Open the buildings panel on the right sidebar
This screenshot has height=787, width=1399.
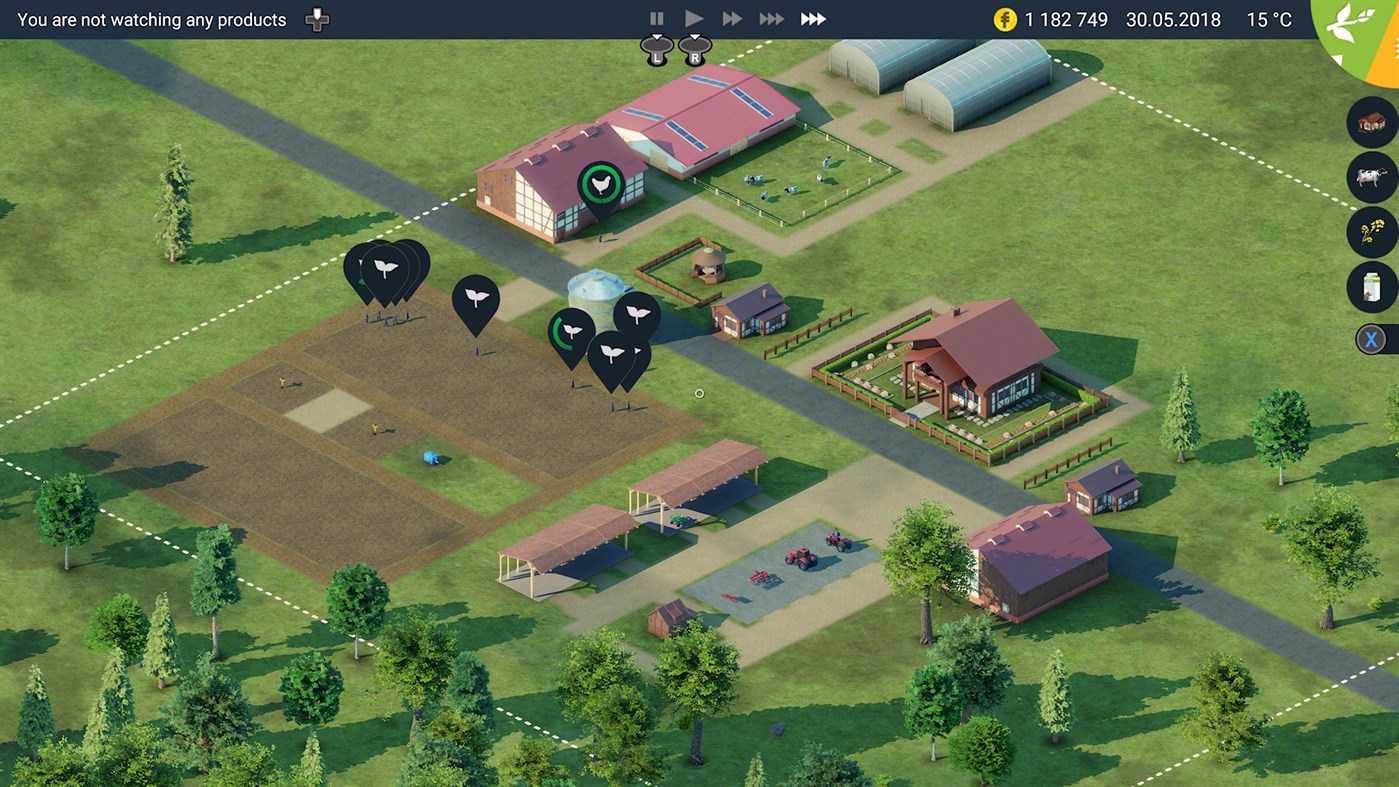1371,121
